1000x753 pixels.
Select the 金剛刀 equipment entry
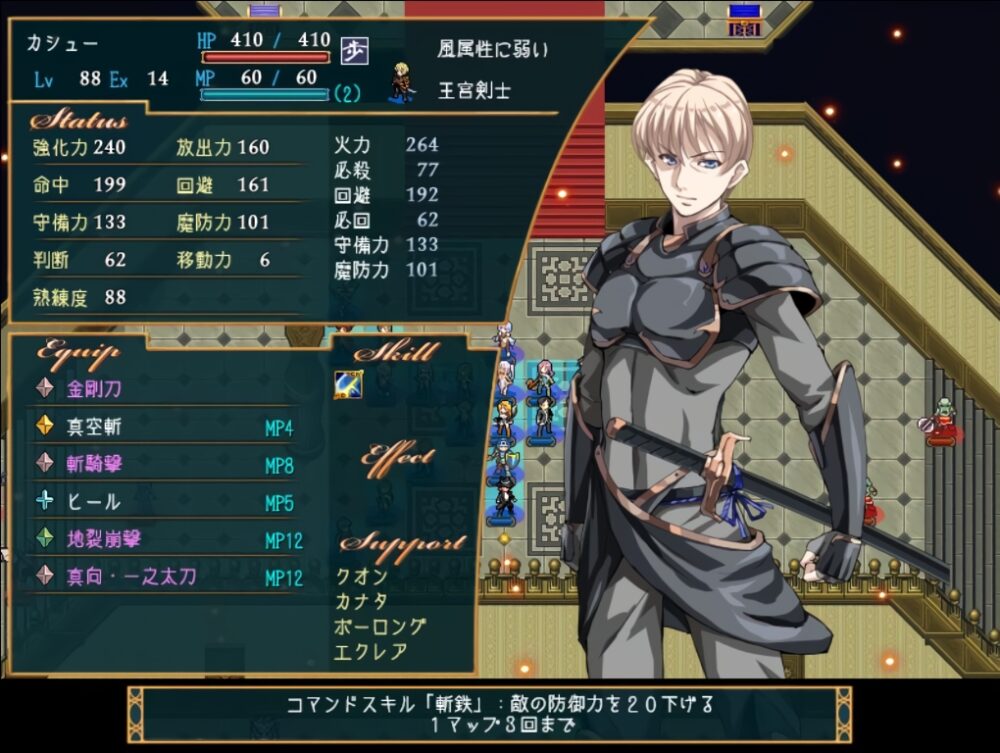(94, 388)
